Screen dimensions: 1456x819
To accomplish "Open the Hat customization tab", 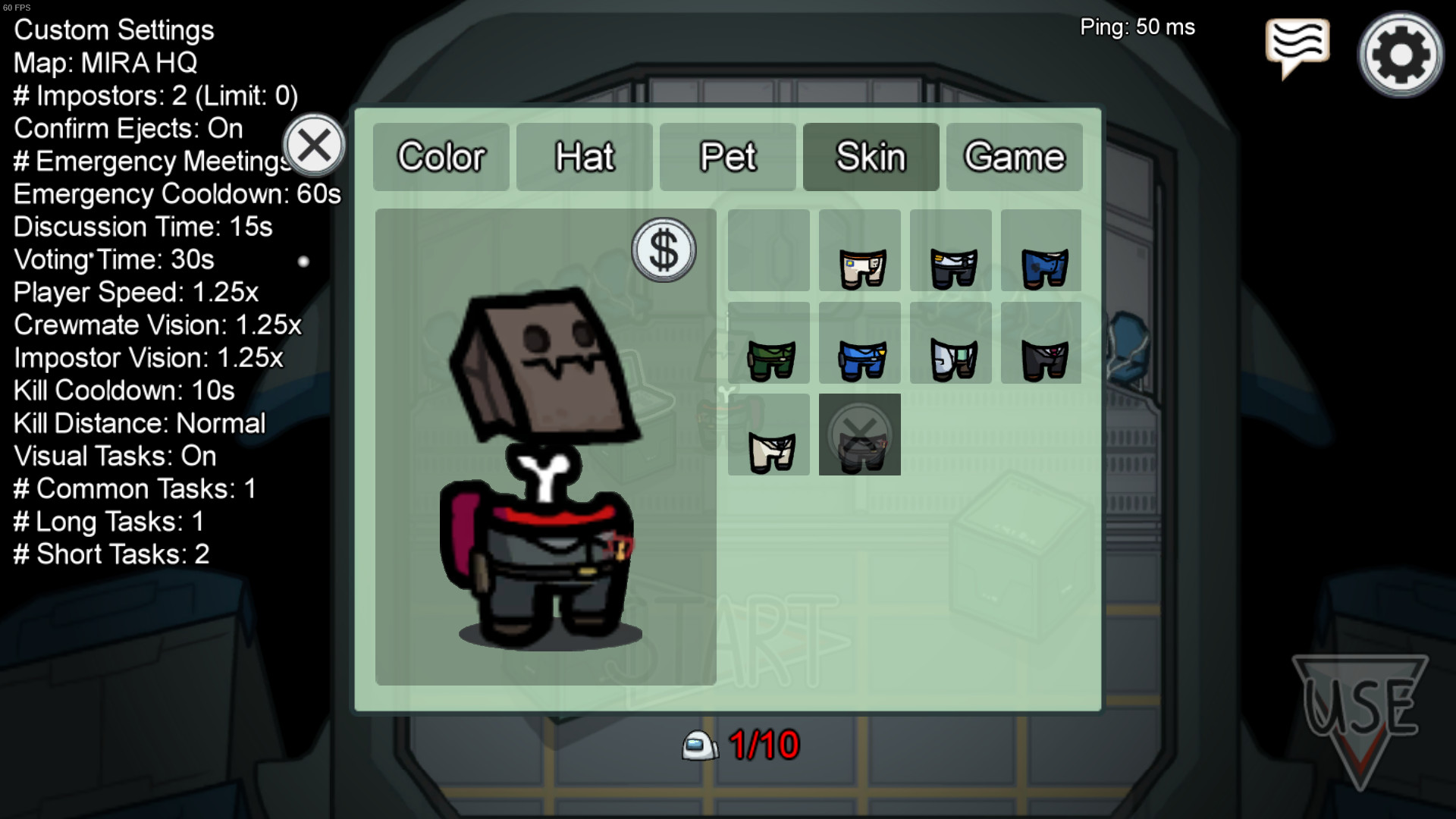I will (x=584, y=157).
